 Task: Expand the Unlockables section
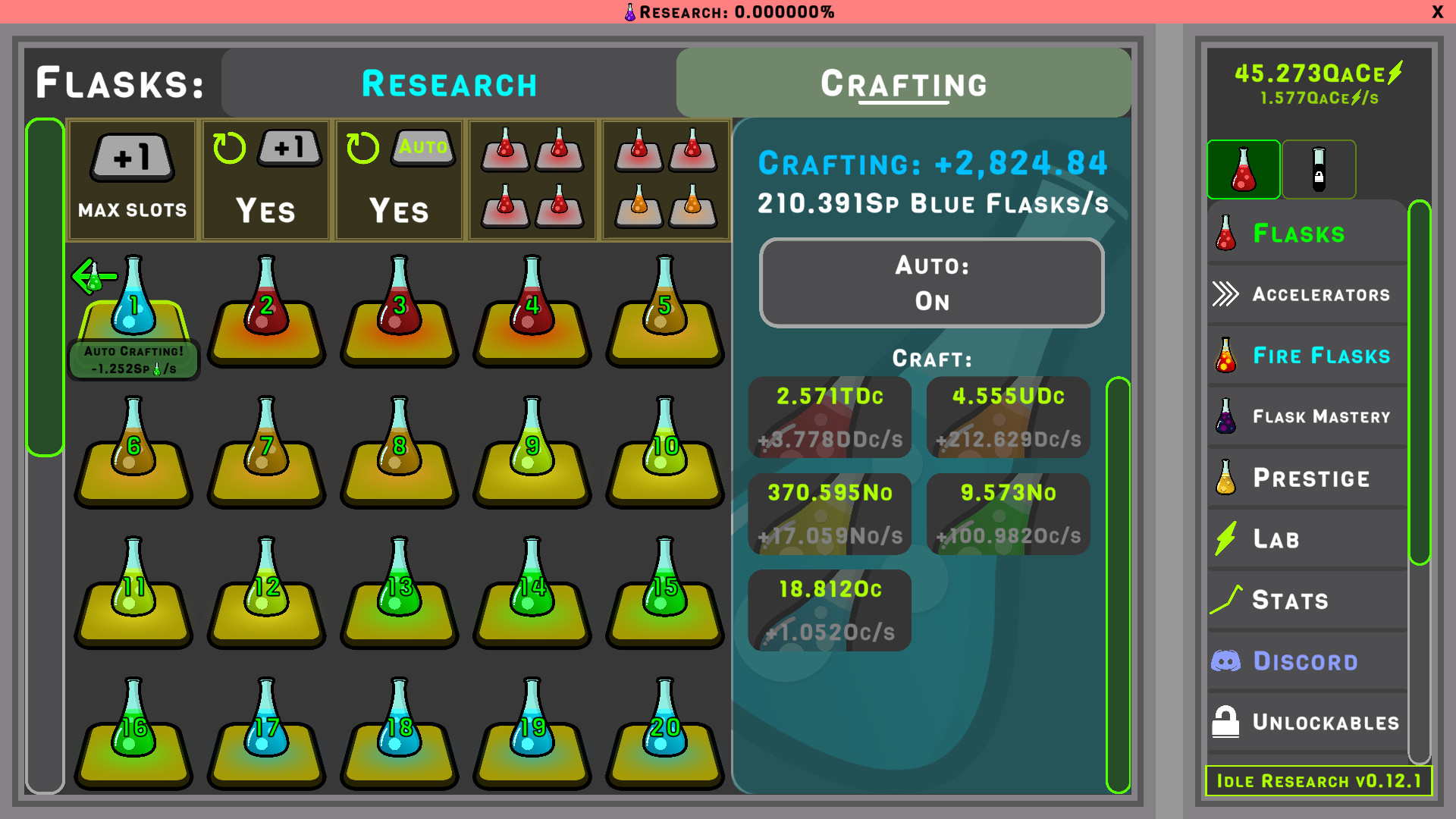coord(1304,722)
